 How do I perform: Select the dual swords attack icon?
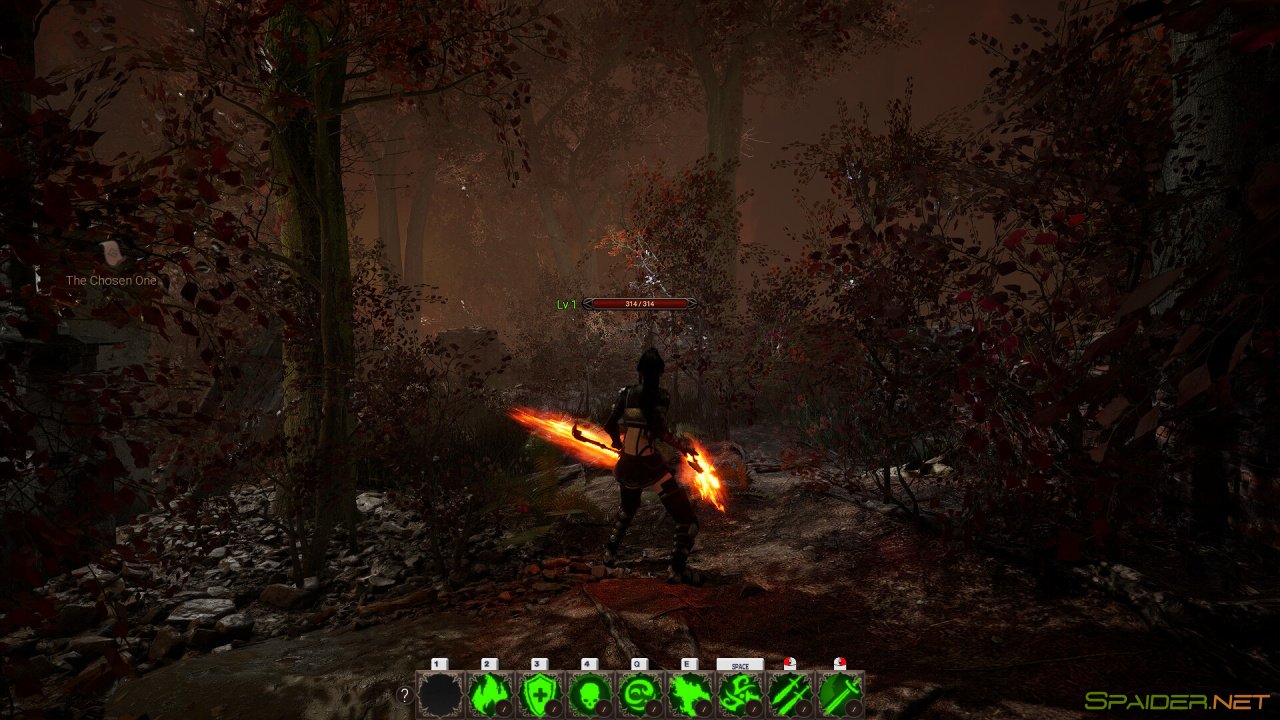point(790,694)
